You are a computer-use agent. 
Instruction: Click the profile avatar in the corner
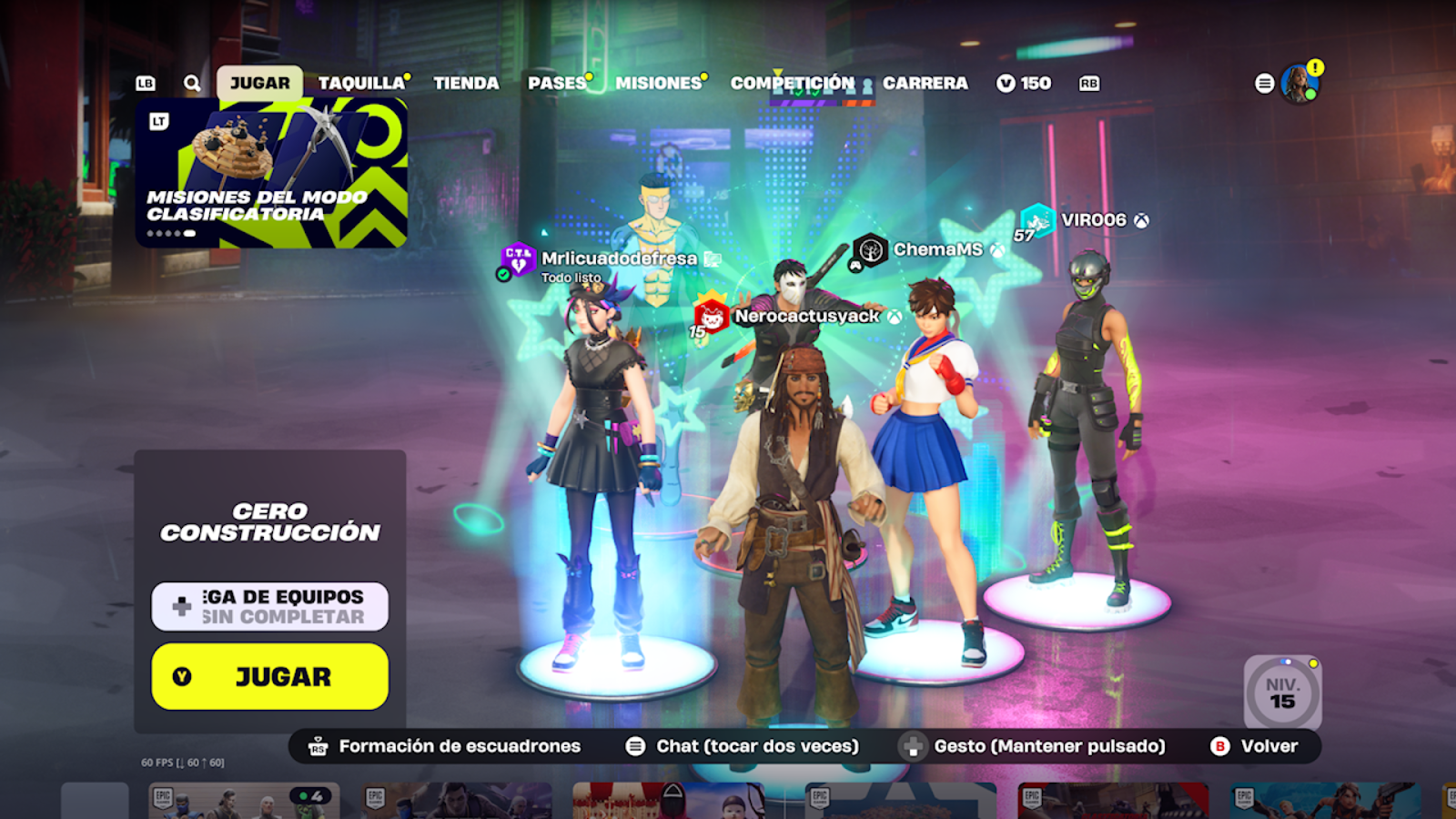(1299, 84)
